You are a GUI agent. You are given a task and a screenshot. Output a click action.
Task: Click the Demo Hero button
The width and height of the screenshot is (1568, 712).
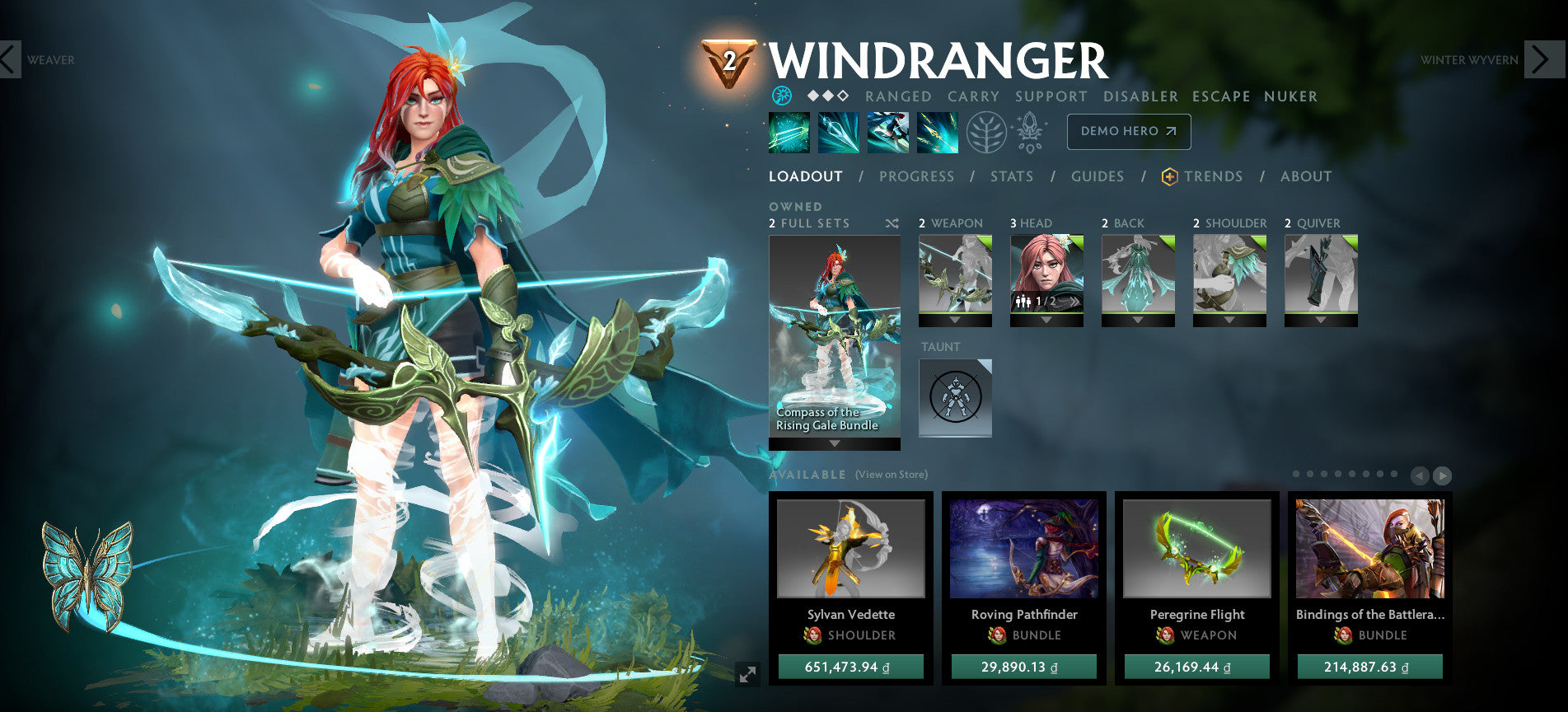tap(1128, 131)
